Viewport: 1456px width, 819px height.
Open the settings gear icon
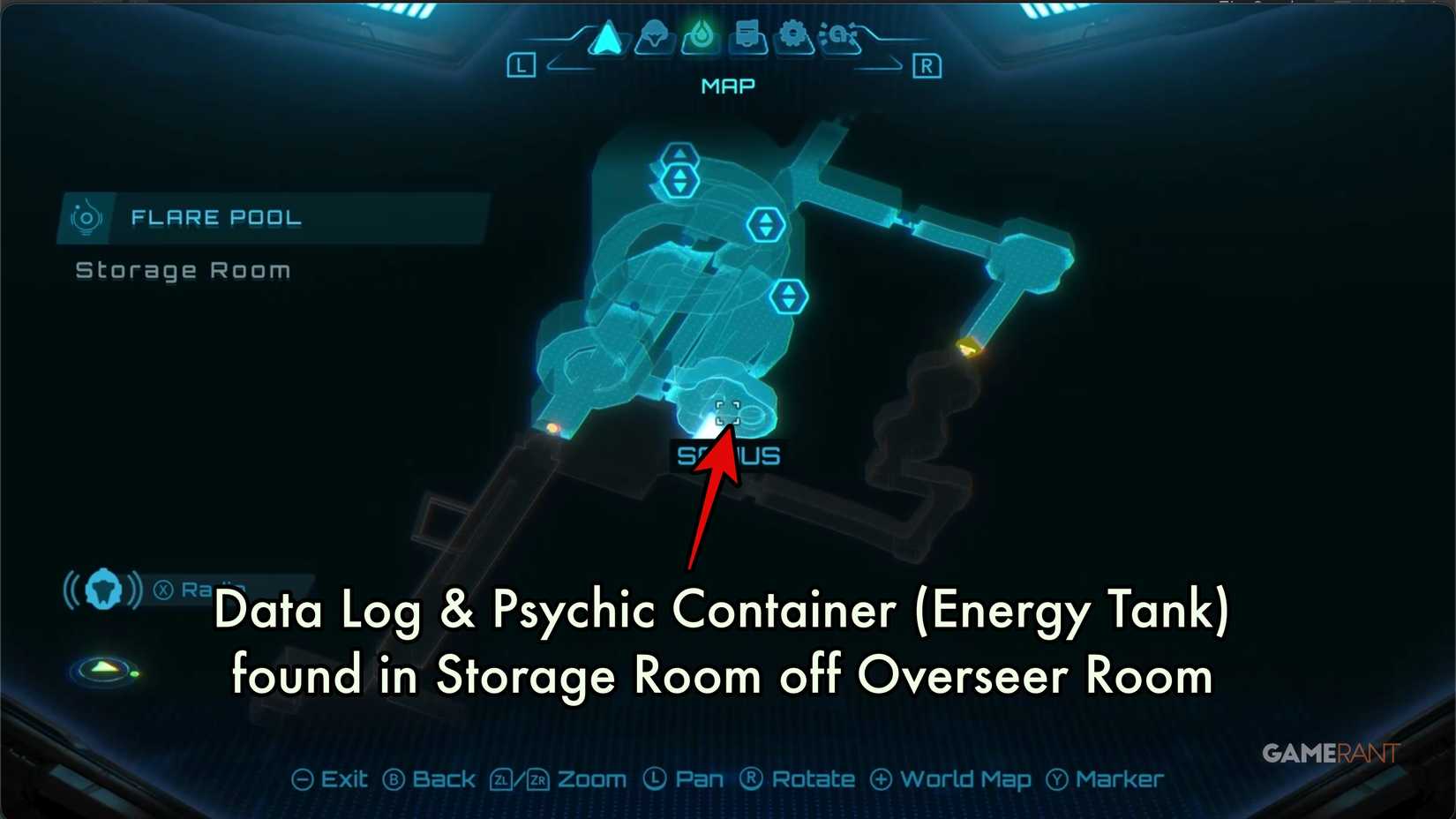pyautogui.click(x=792, y=35)
